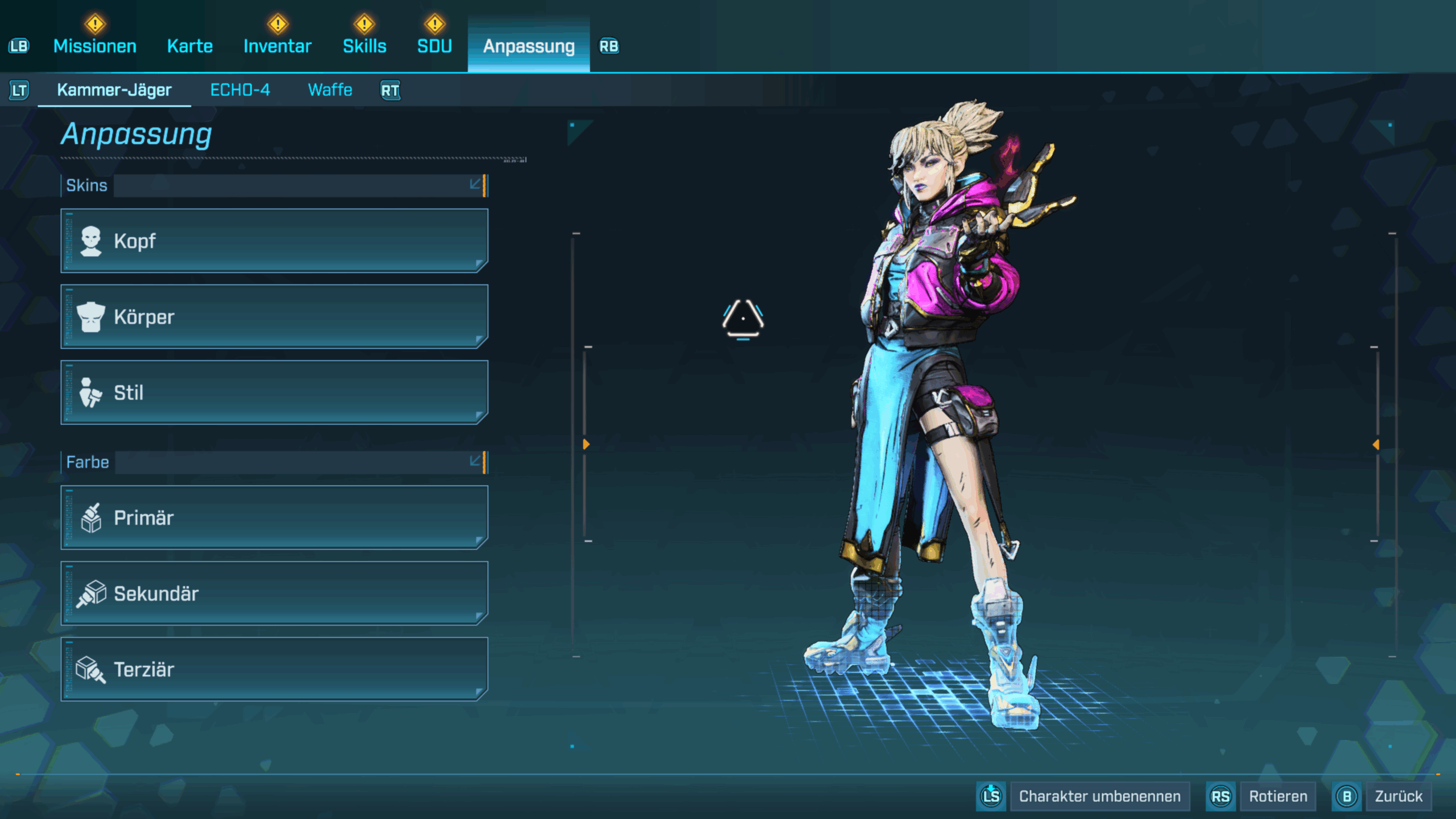This screenshot has height=819, width=1456.
Task: Open the Kopf skin option
Action: (x=274, y=241)
